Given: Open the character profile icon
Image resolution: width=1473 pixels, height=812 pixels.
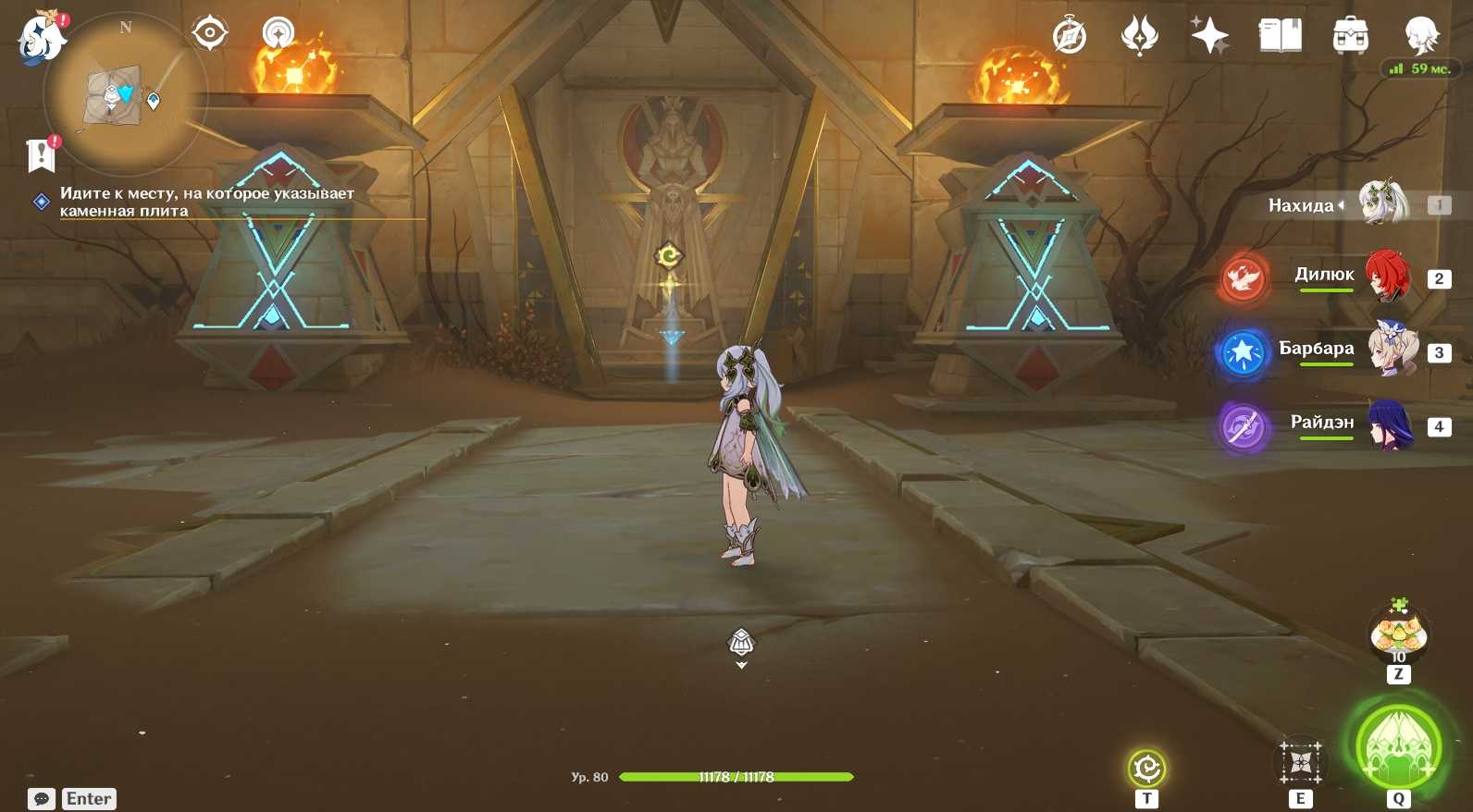Looking at the screenshot, I should pos(1420,37).
